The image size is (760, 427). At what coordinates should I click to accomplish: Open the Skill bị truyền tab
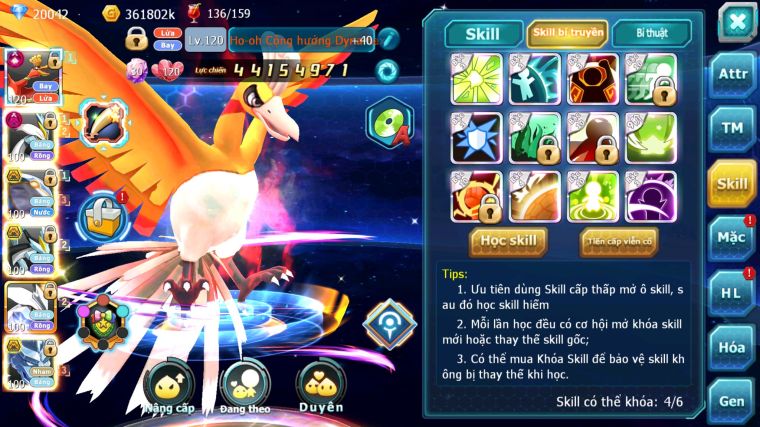coord(567,33)
